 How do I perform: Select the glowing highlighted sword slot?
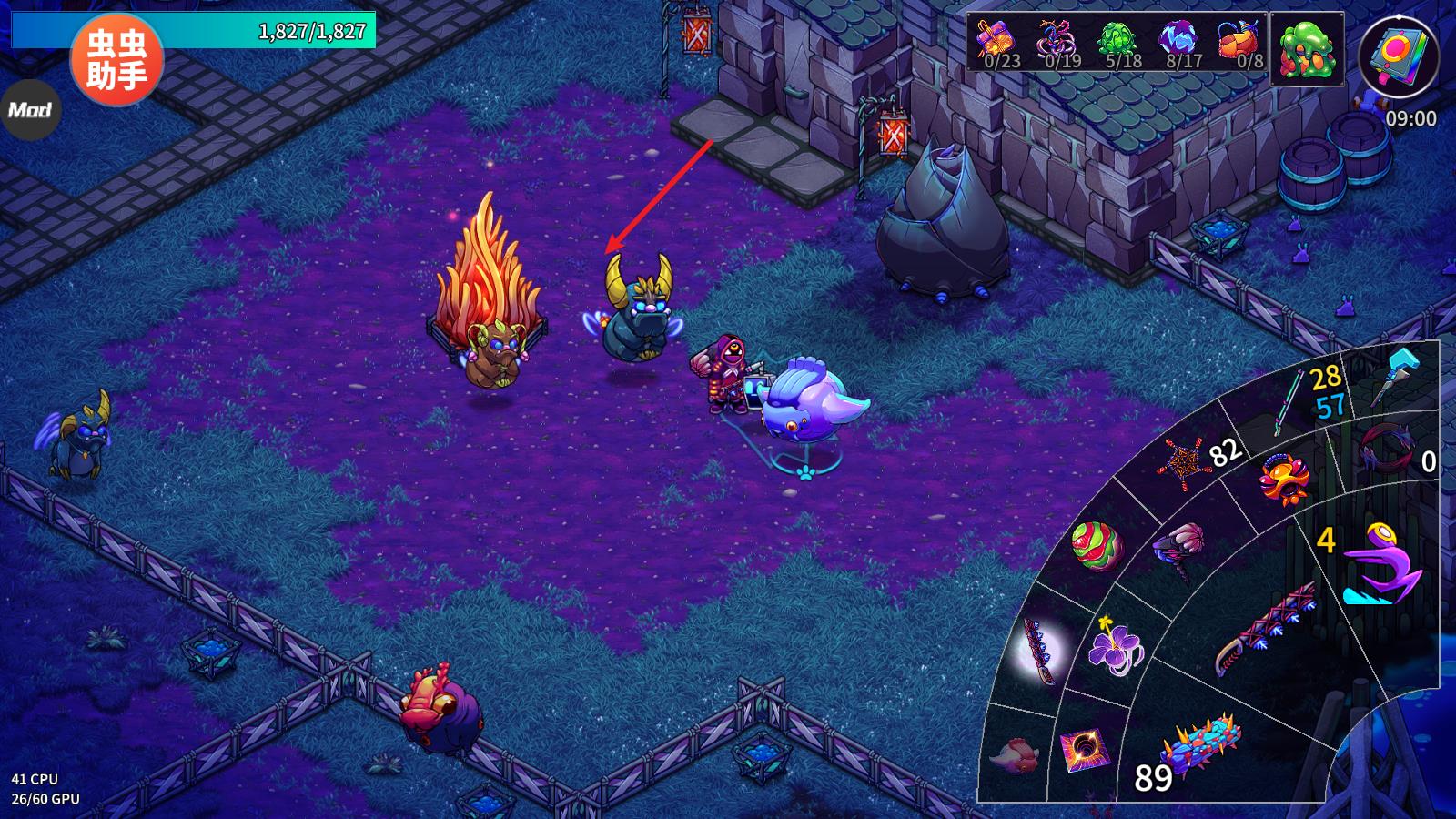[x=1039, y=650]
